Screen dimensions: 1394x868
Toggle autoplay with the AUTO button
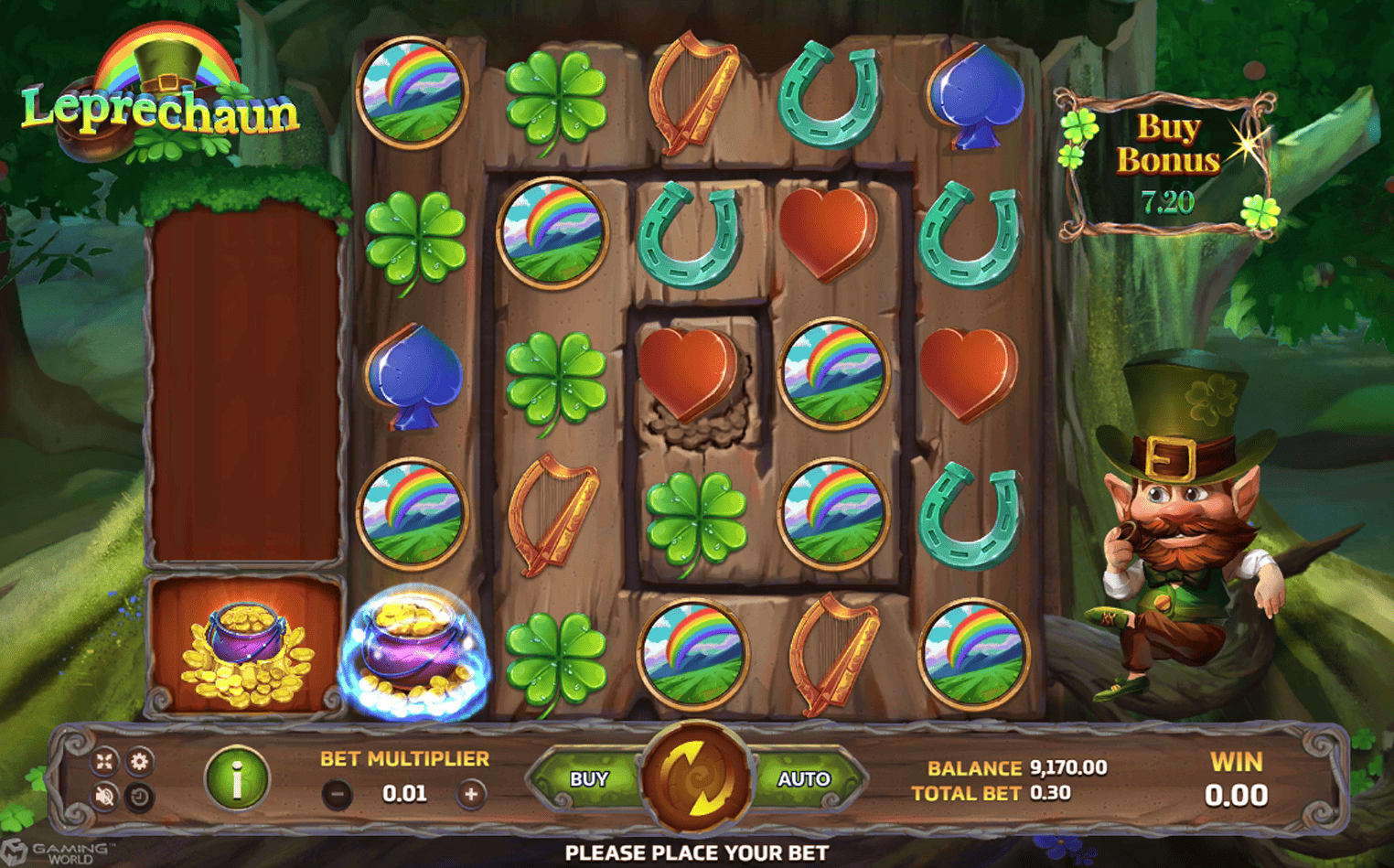point(802,778)
